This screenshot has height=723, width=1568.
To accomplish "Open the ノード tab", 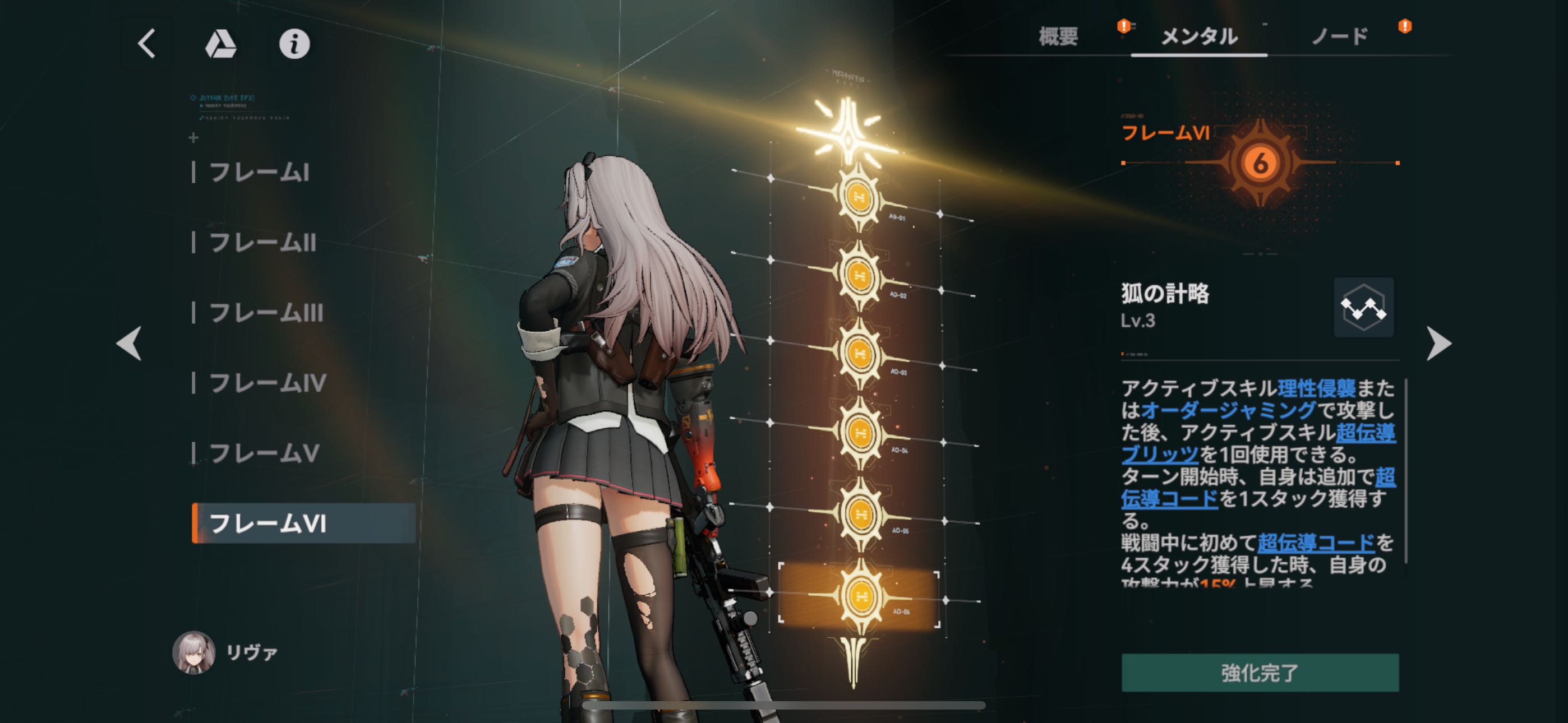I will click(1340, 36).
